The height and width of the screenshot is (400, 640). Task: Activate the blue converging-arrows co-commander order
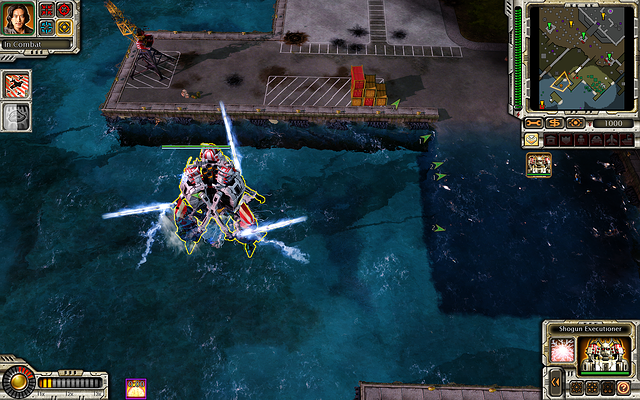(46, 27)
